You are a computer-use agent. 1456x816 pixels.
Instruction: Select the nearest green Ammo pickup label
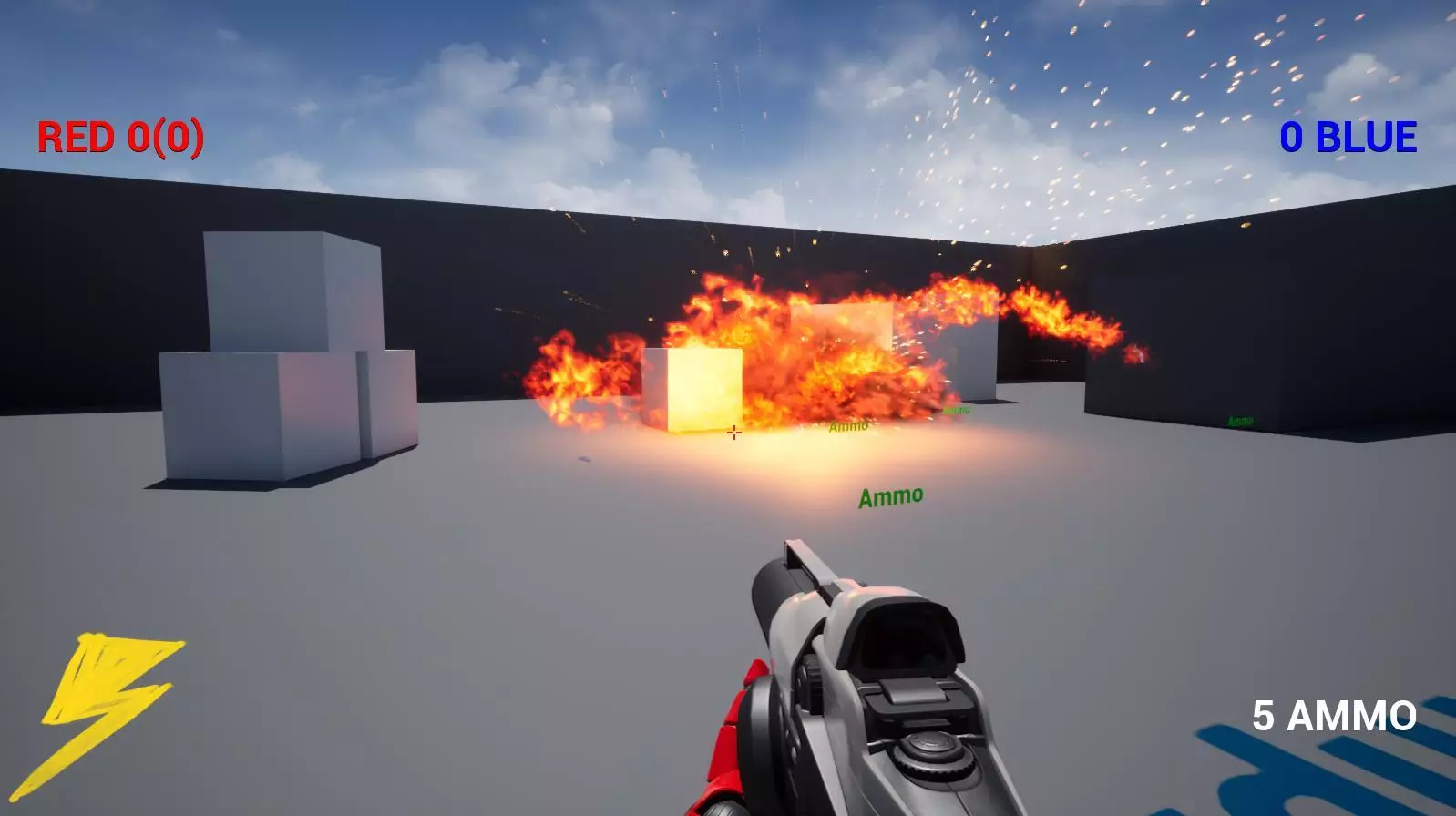pos(893,496)
